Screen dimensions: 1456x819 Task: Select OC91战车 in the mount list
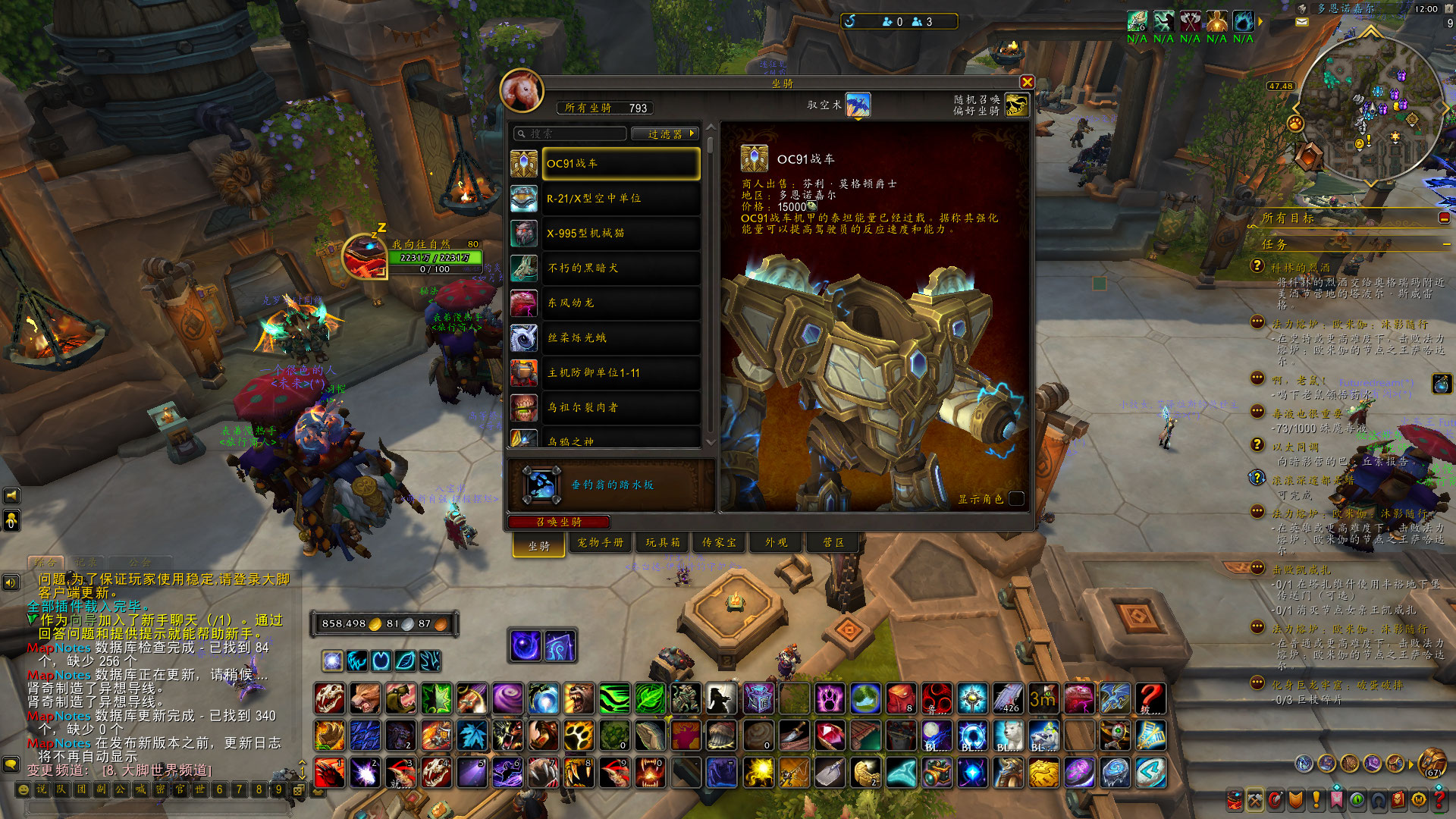620,164
